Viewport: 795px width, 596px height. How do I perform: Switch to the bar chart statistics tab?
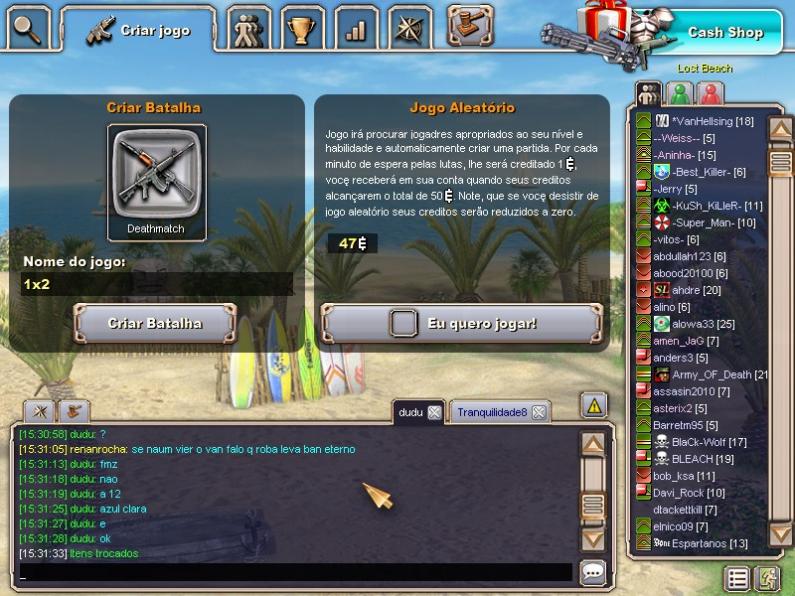(x=355, y=29)
